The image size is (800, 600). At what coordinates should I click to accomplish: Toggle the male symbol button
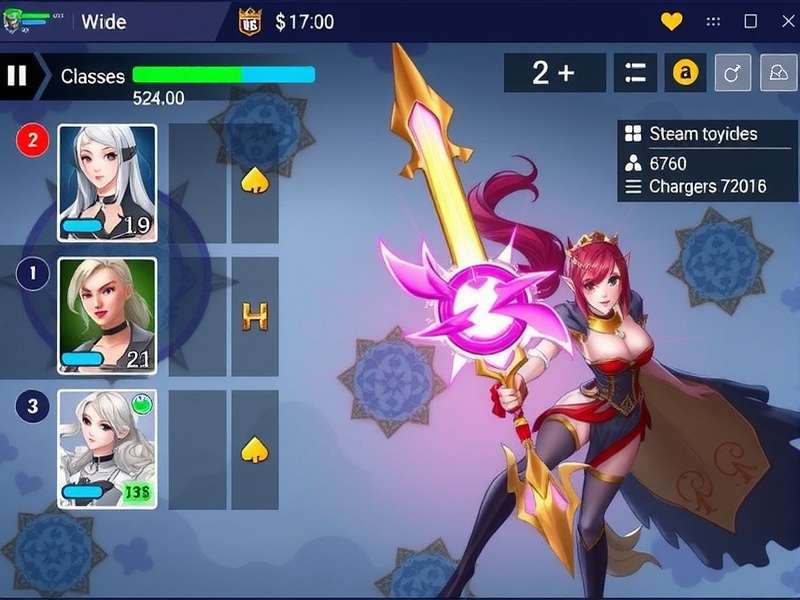pos(732,73)
